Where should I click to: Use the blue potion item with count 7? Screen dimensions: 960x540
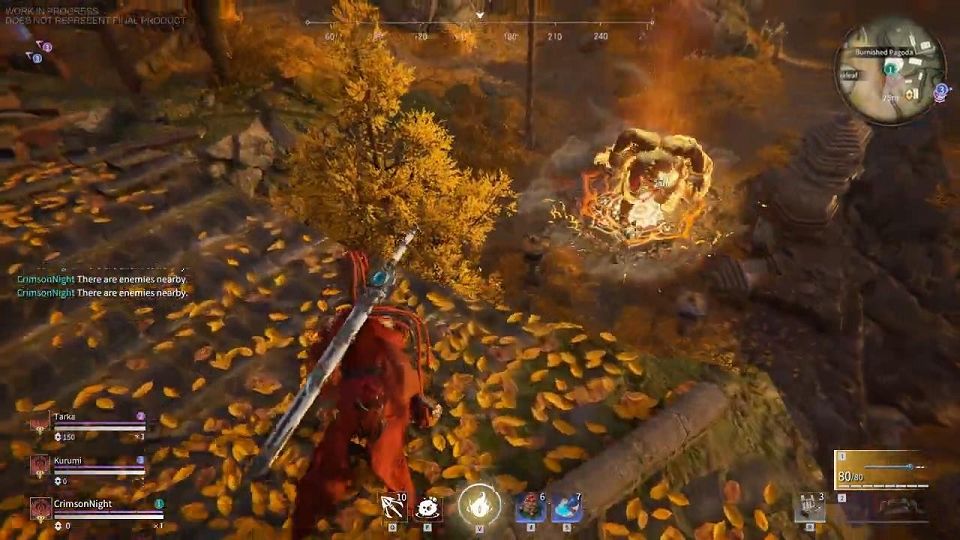tap(567, 507)
